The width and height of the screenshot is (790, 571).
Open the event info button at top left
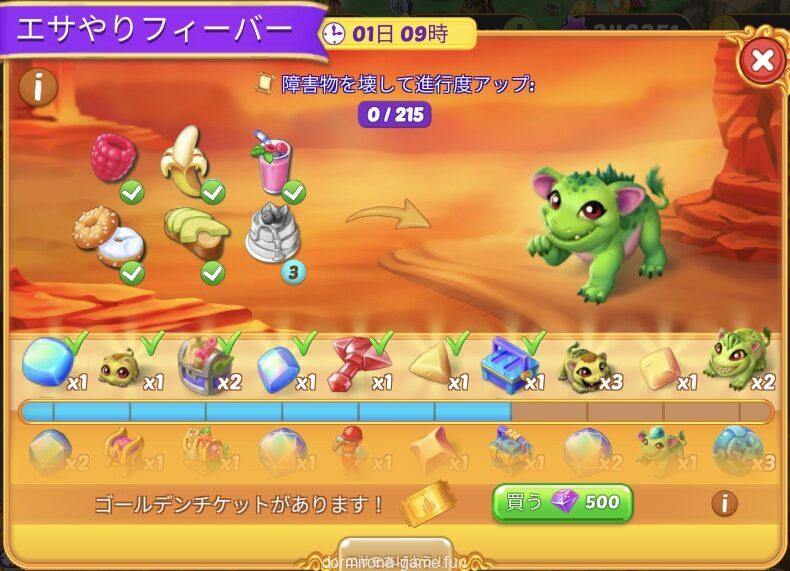tap(38, 87)
